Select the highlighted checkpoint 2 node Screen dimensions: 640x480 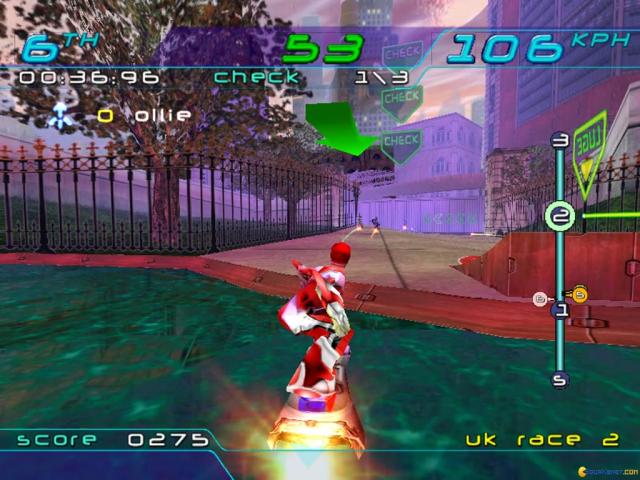(561, 216)
